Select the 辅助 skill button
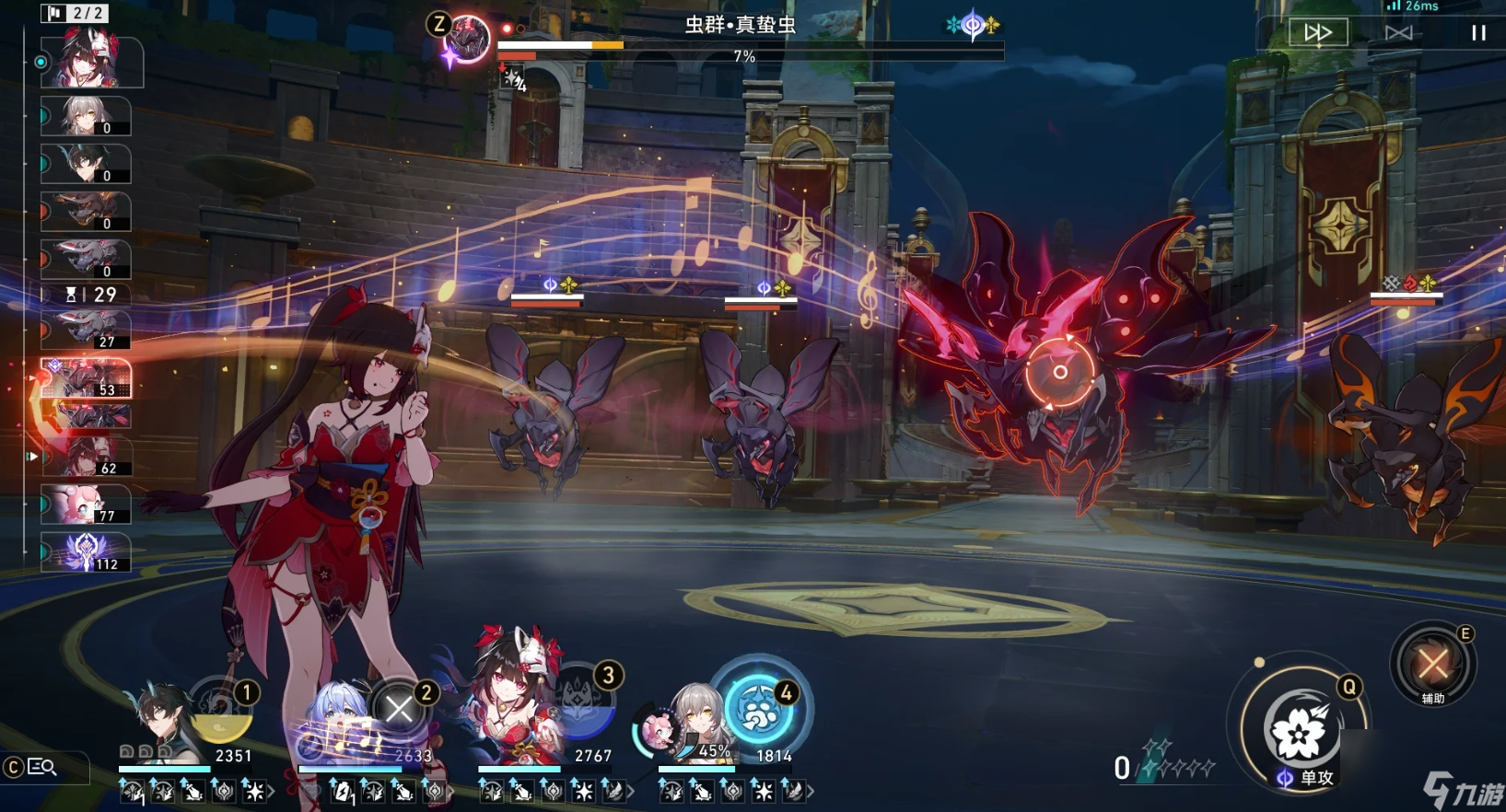Image resolution: width=1506 pixels, height=812 pixels. [x=1432, y=664]
